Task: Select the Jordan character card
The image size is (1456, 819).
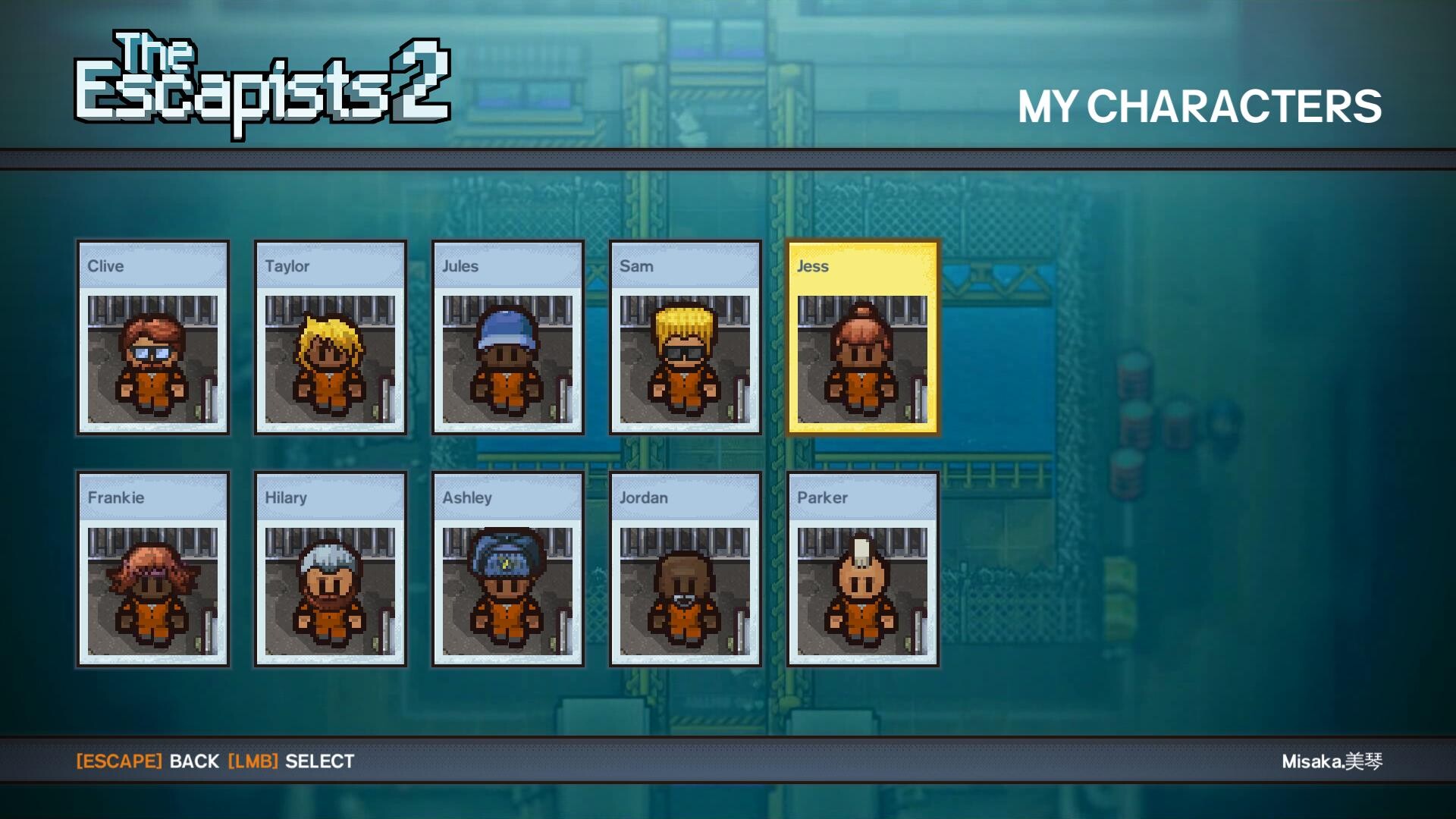Action: [x=685, y=570]
